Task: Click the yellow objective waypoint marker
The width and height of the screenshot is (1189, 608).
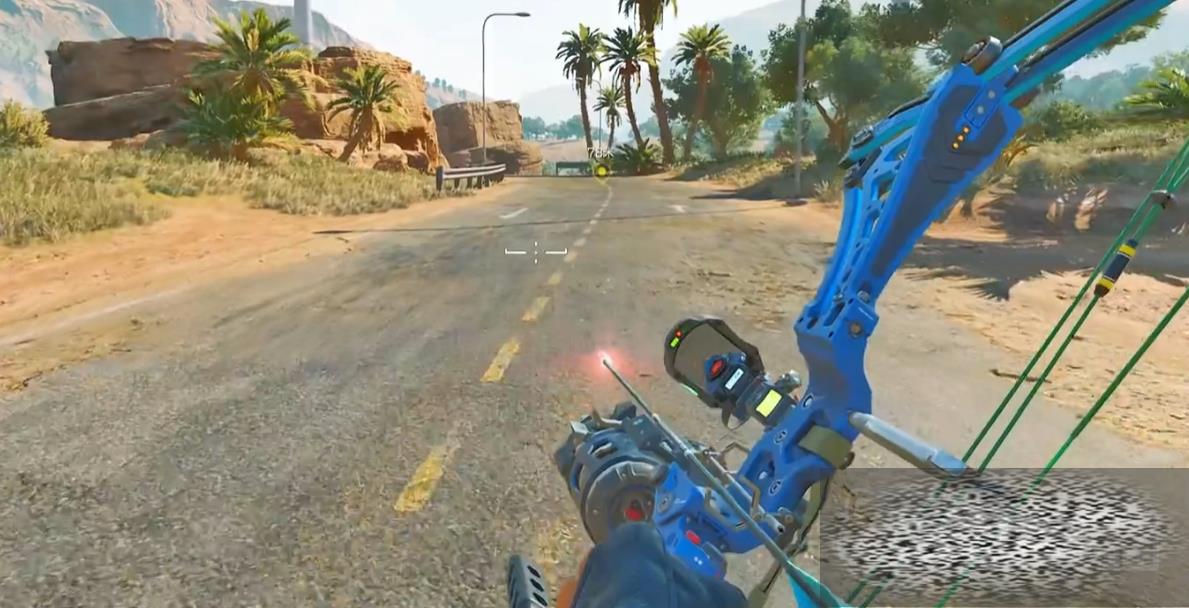Action: tap(600, 169)
